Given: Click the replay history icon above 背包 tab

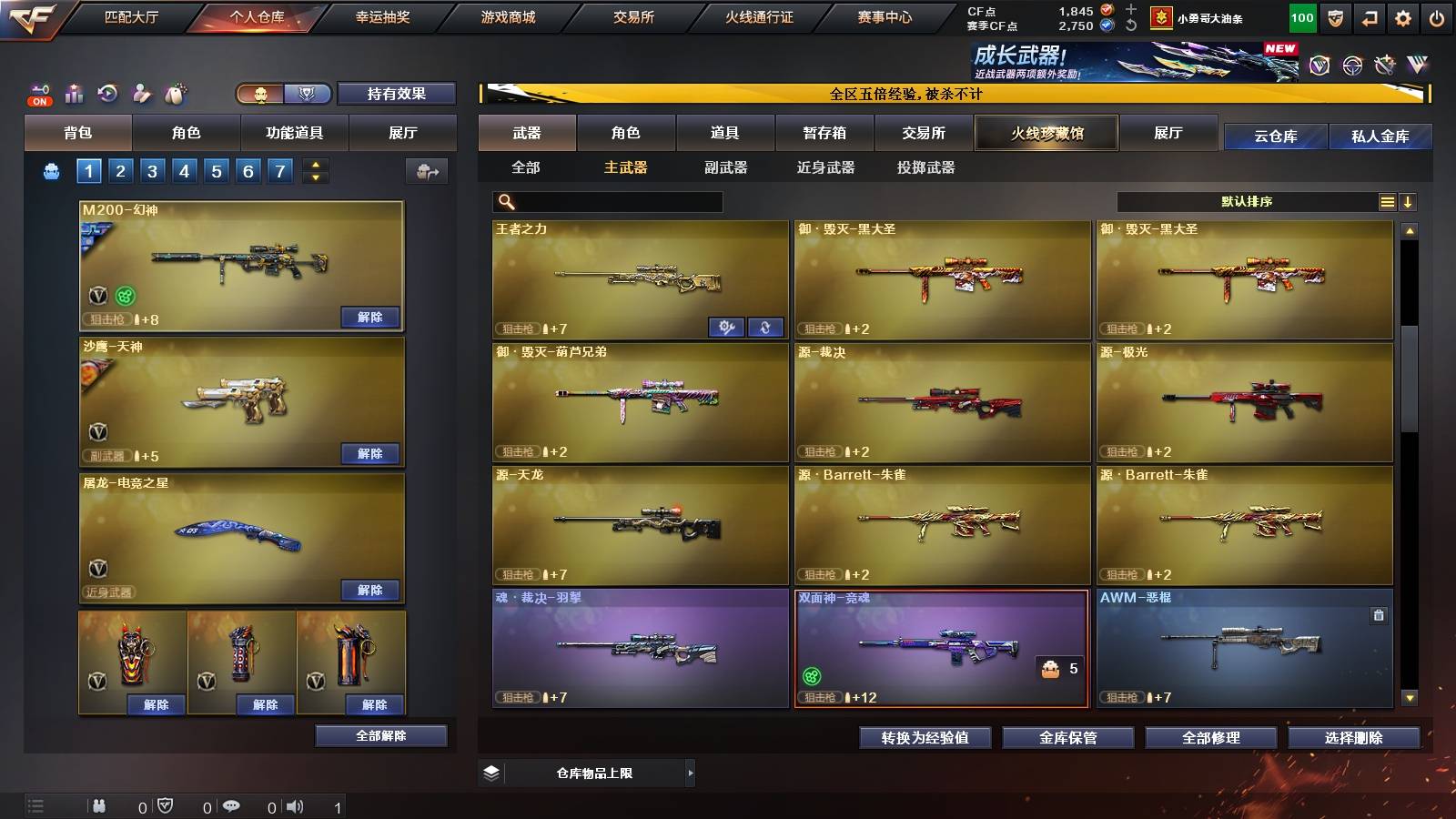Looking at the screenshot, I should point(108,92).
